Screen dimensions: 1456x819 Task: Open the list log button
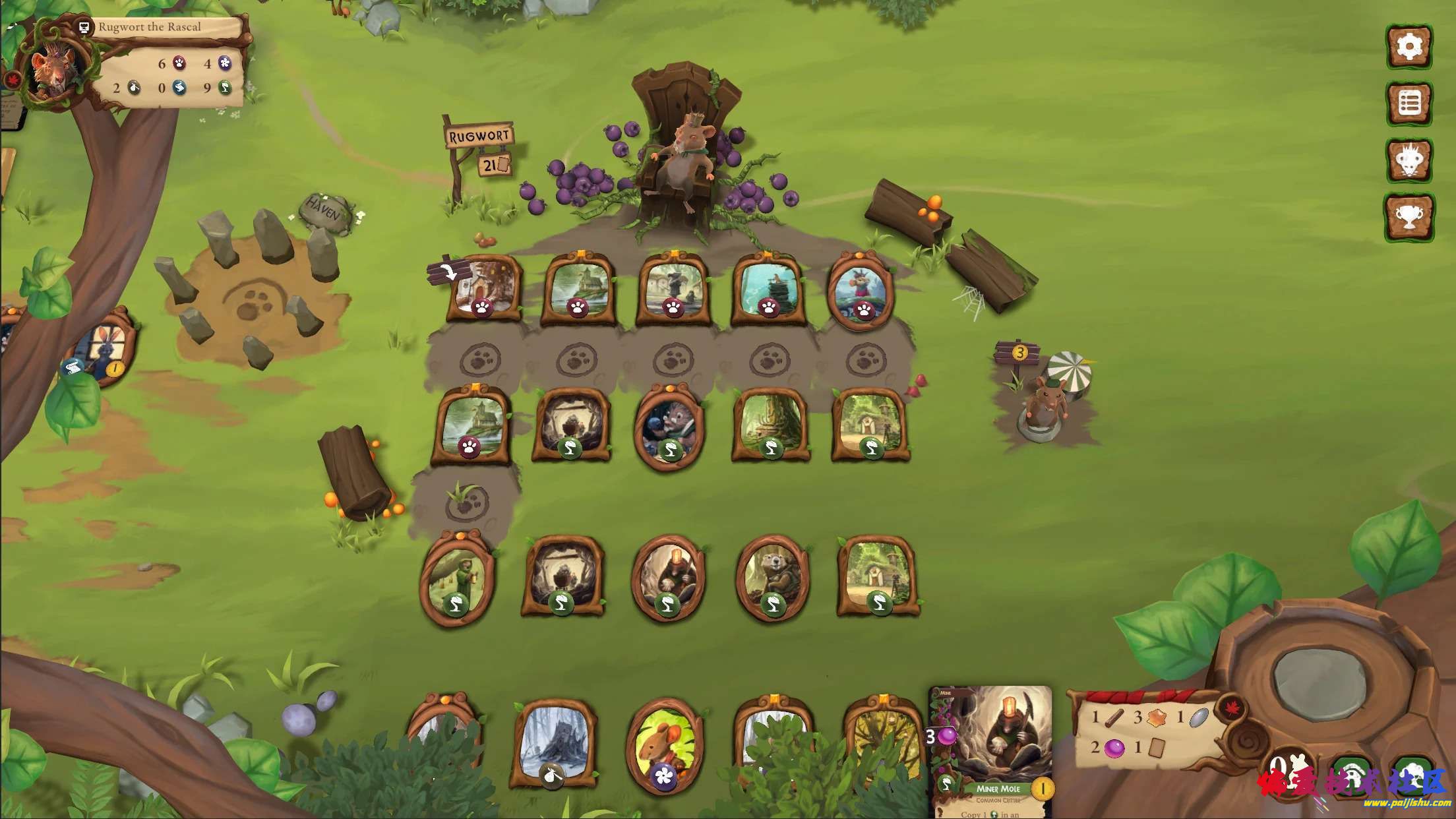click(1409, 104)
